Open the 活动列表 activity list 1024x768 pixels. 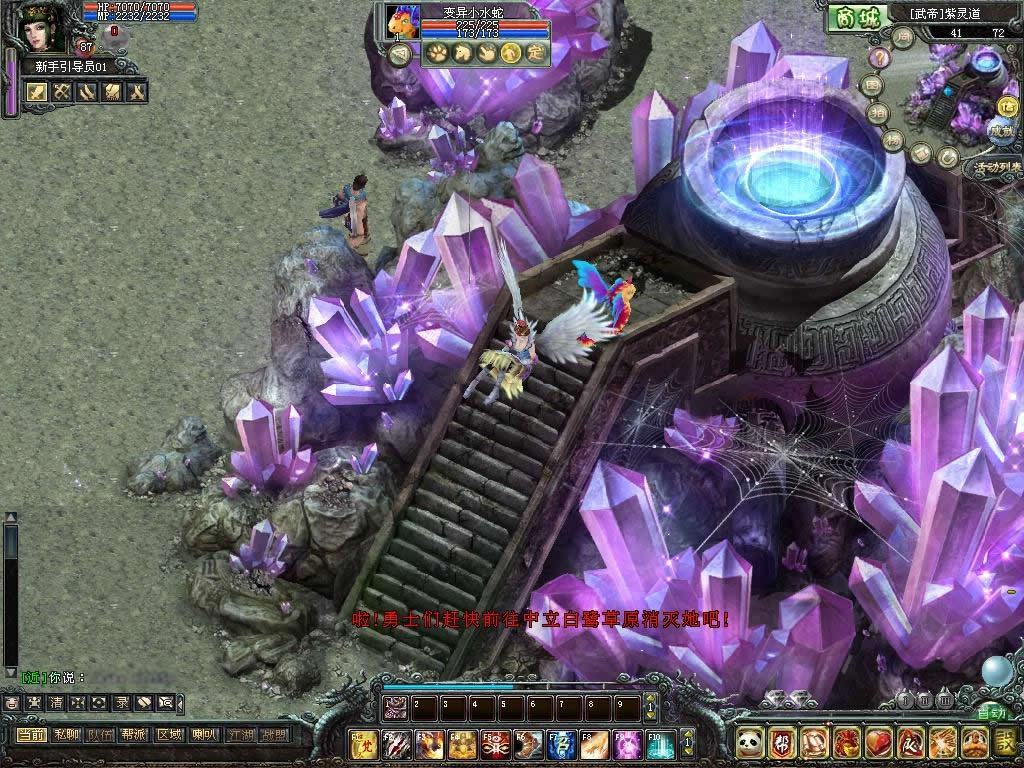[x=998, y=167]
